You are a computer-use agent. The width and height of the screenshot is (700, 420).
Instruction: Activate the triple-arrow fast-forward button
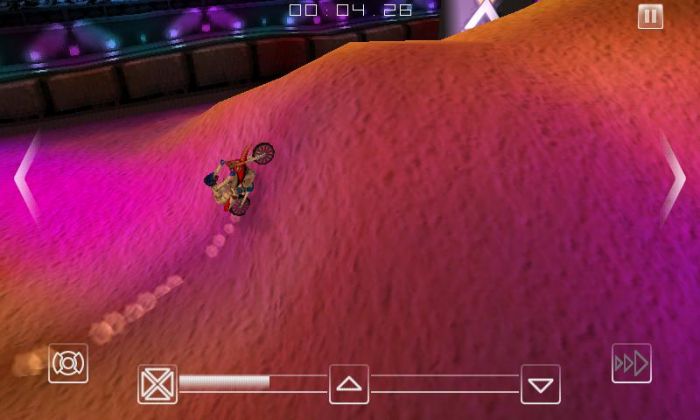tap(631, 363)
